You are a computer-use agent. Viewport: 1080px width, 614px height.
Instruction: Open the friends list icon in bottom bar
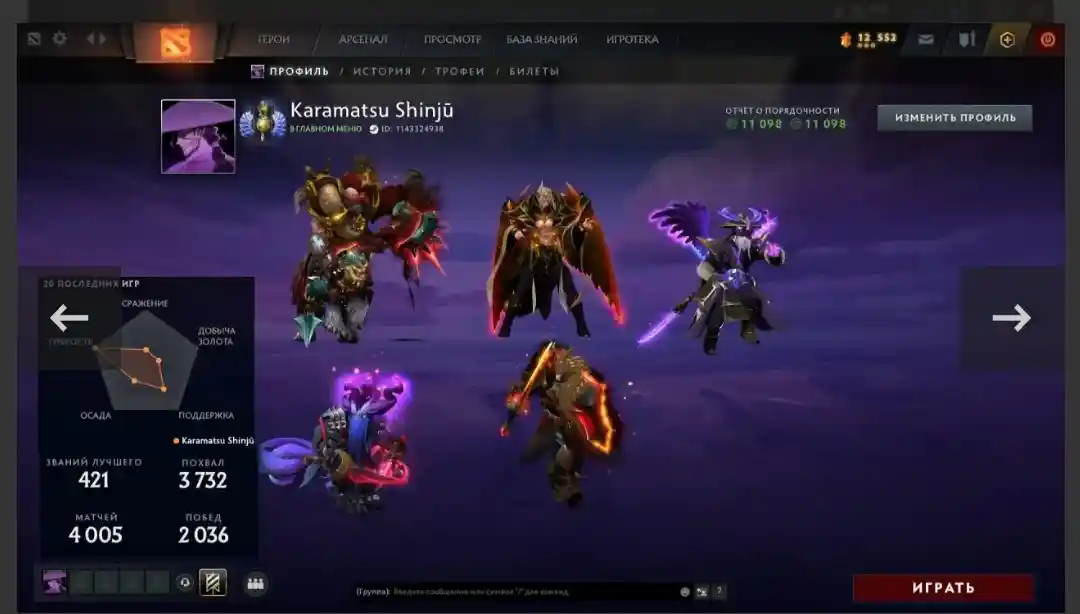click(x=255, y=584)
